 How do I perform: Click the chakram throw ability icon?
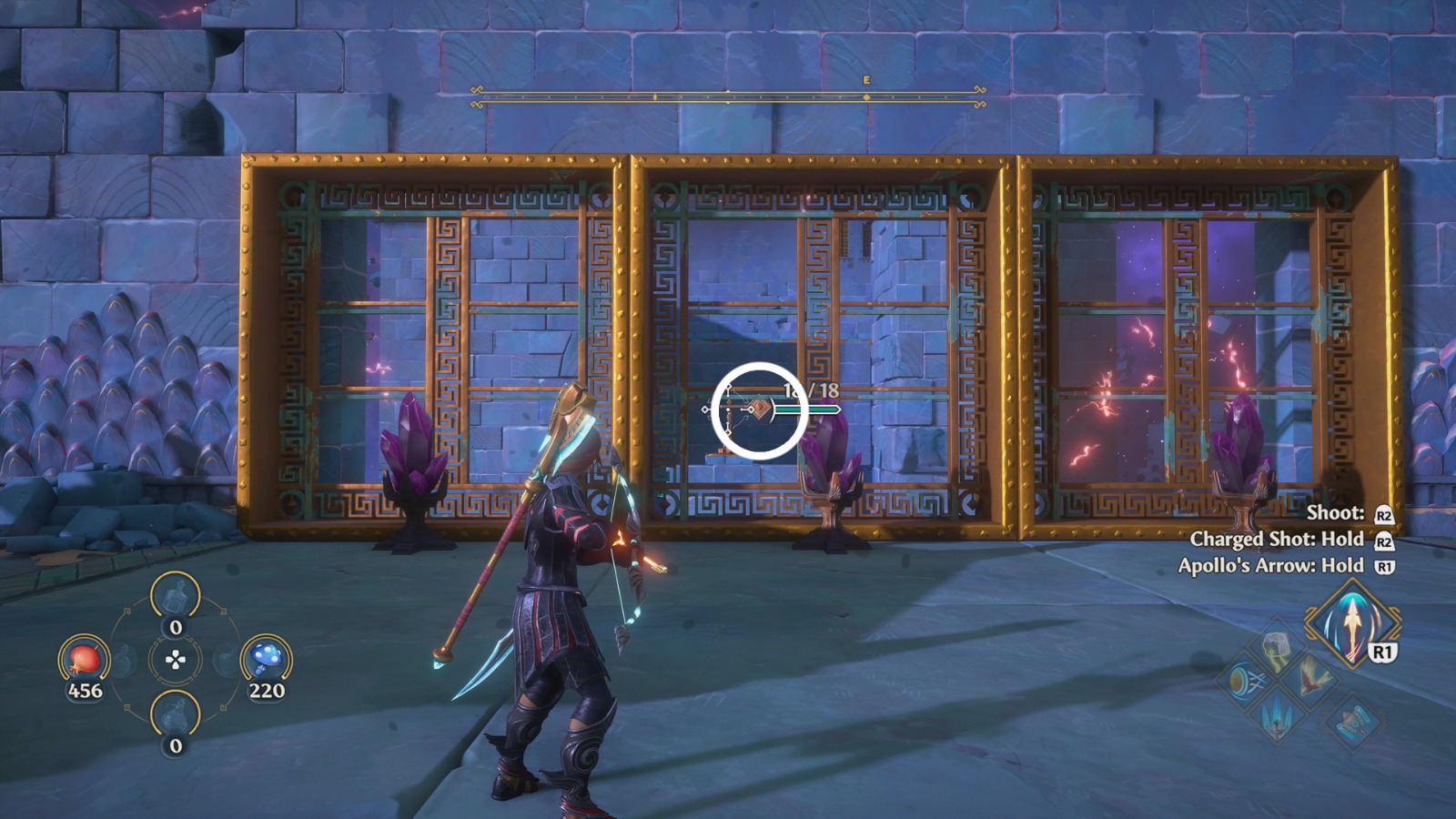(1246, 680)
